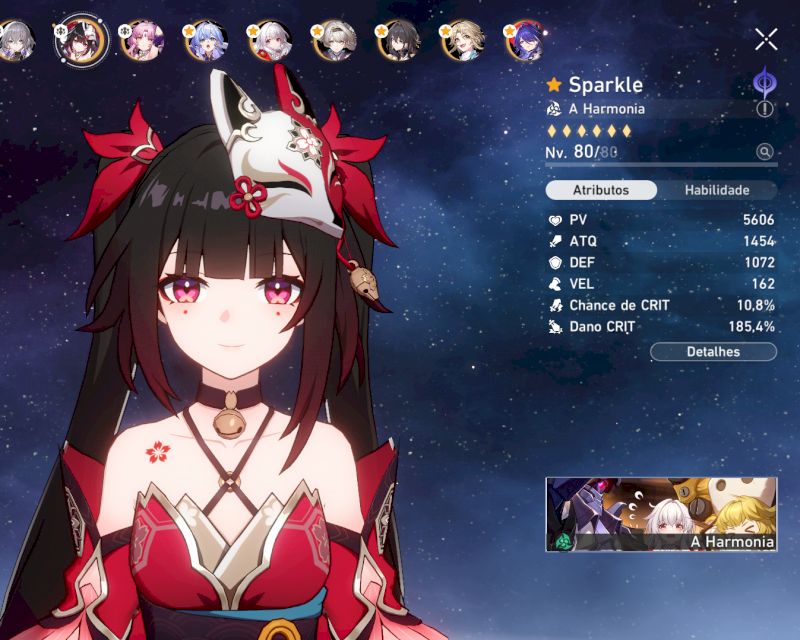800x640 pixels.
Task: Click the purple Quantum element icon
Action: pos(765,82)
